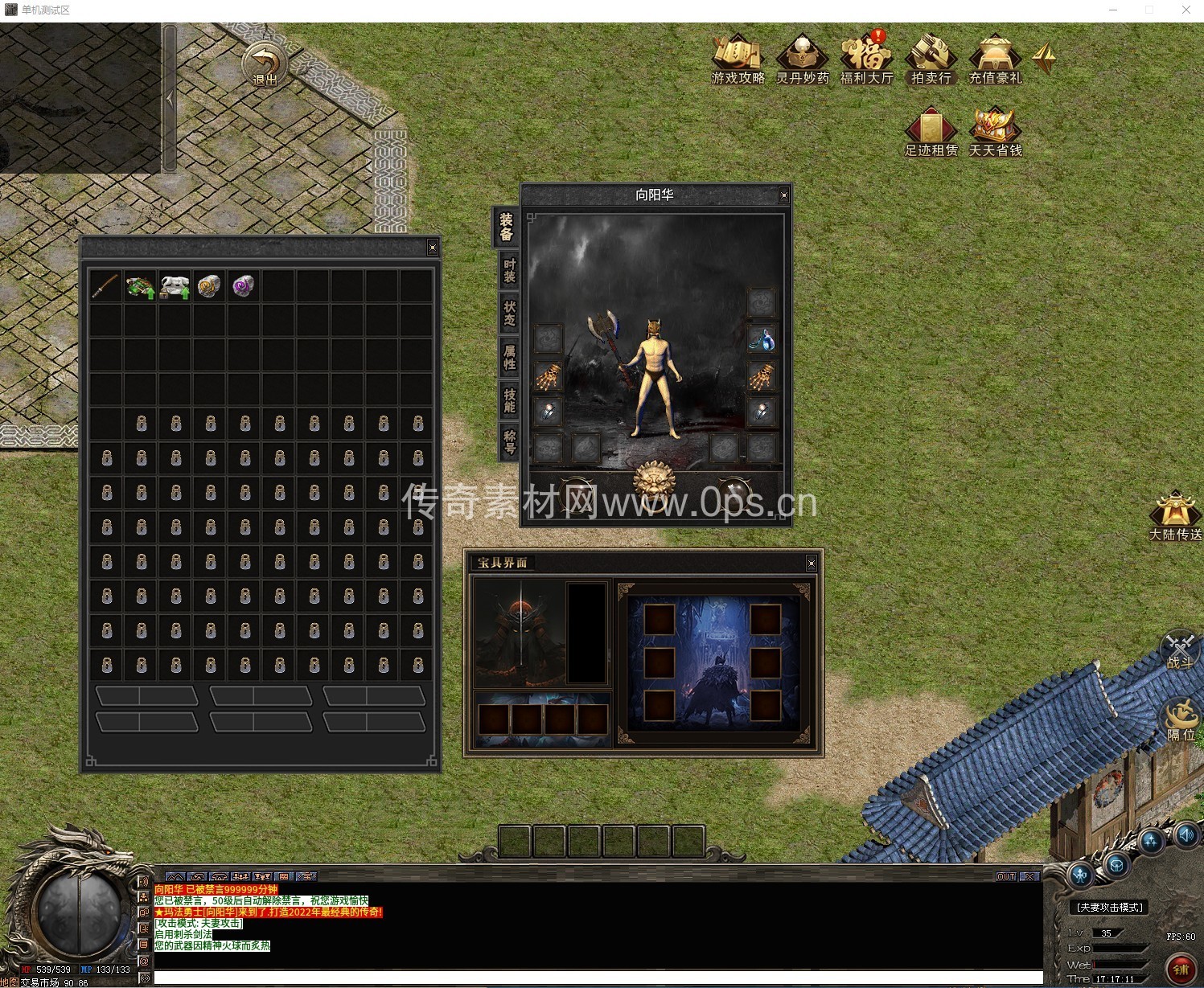Open the 大陆传送 continent teleport
The width and height of the screenshot is (1204, 988).
[x=1175, y=515]
